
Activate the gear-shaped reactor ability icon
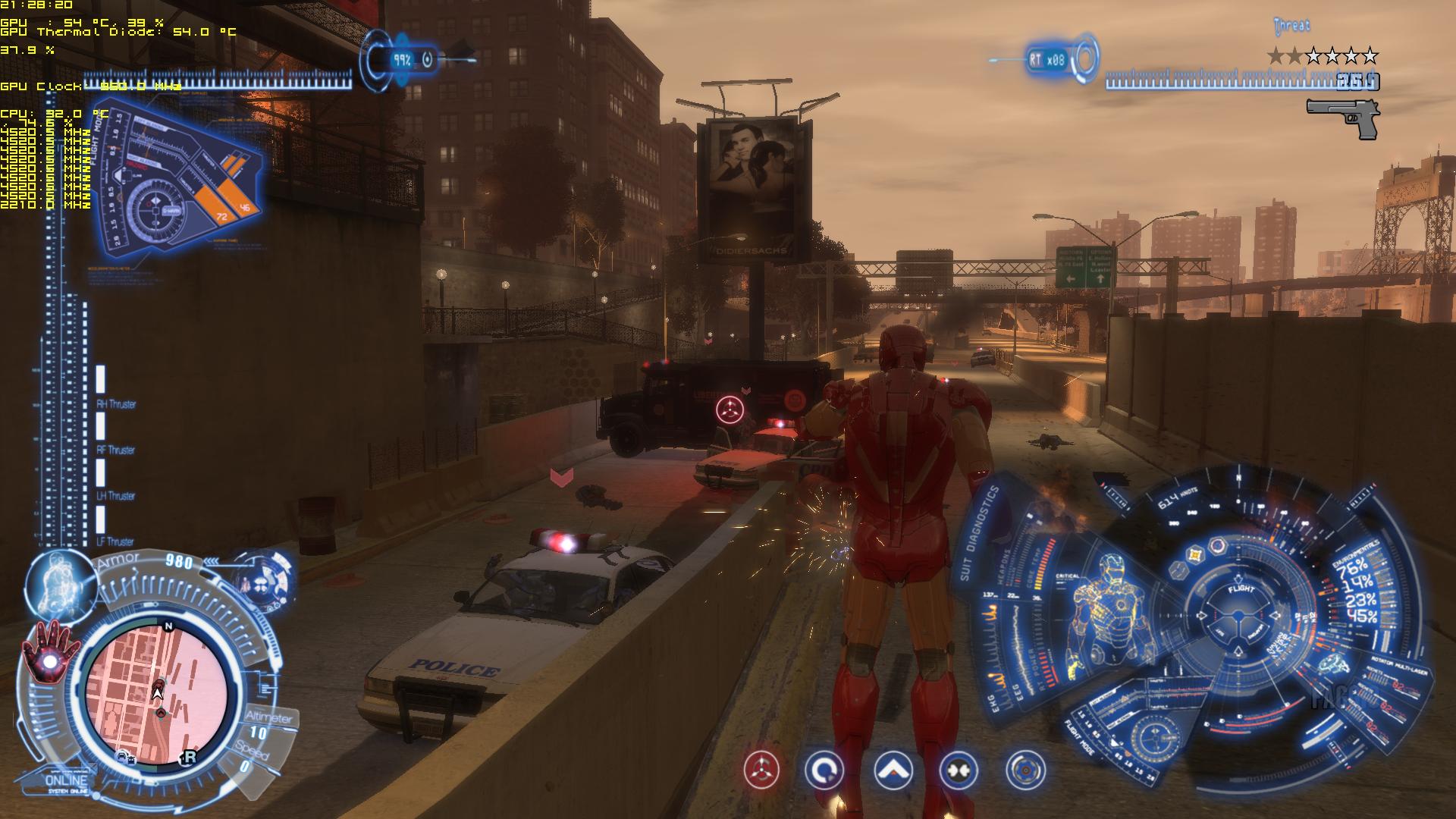coord(1025,771)
